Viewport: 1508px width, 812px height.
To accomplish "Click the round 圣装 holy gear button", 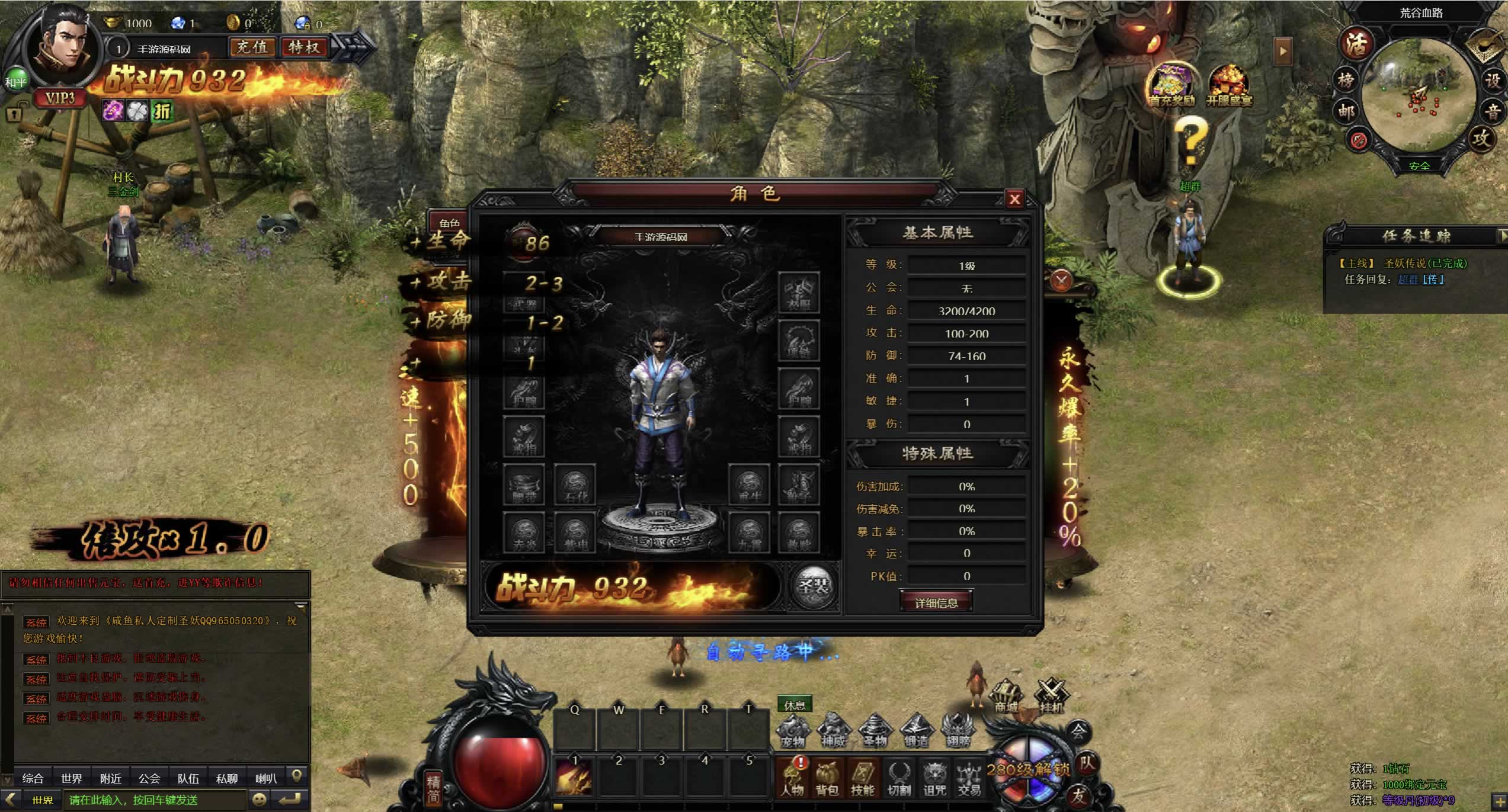I will point(814,586).
